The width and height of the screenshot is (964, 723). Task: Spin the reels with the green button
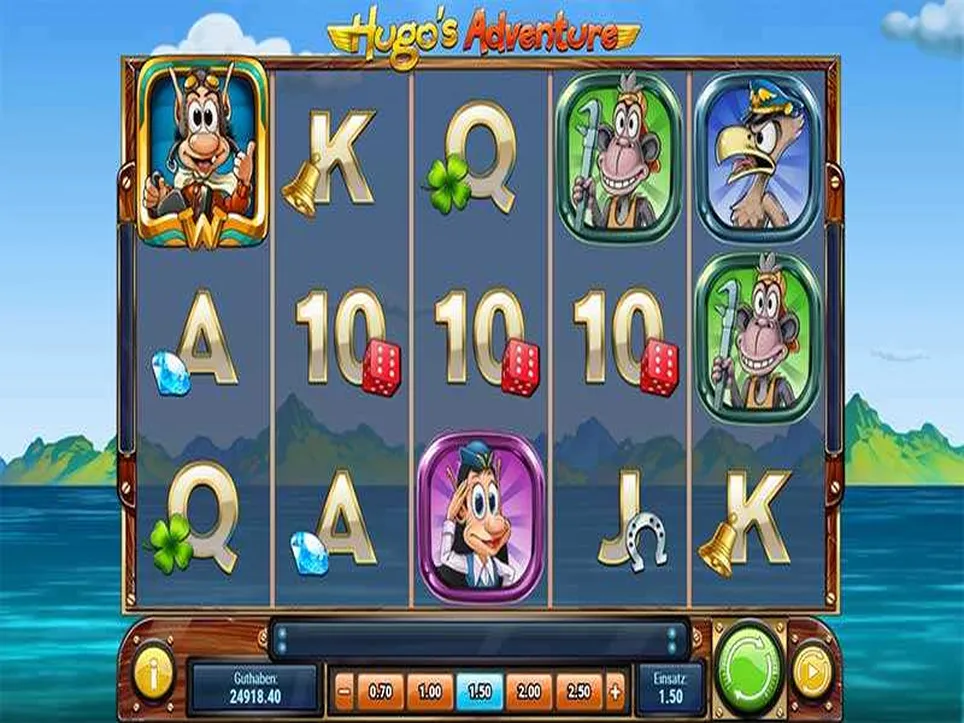(x=750, y=663)
